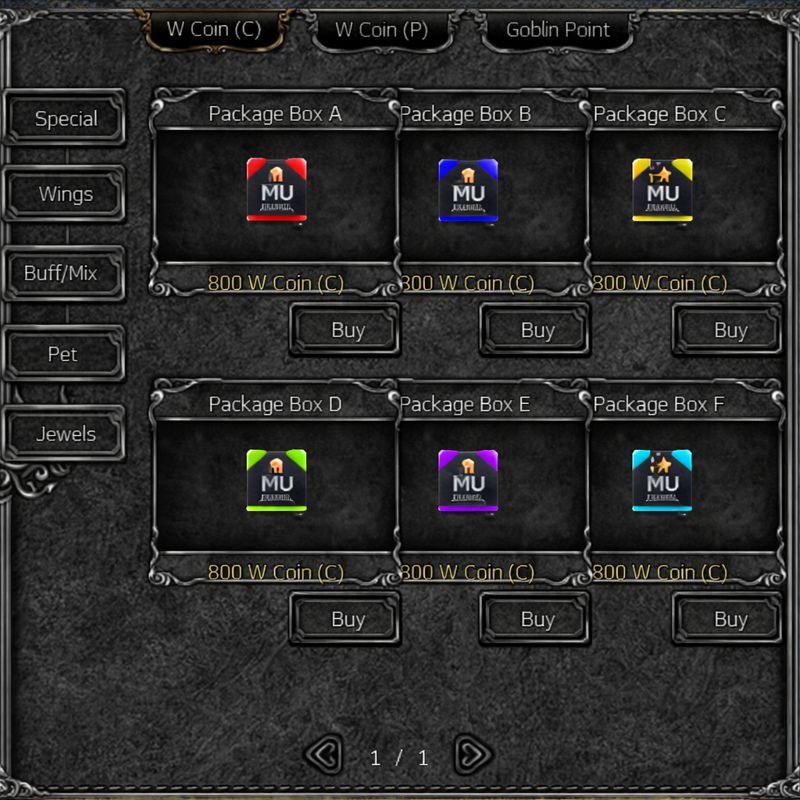Open the Jewels category
Screen dimensions: 800x800
66,434
